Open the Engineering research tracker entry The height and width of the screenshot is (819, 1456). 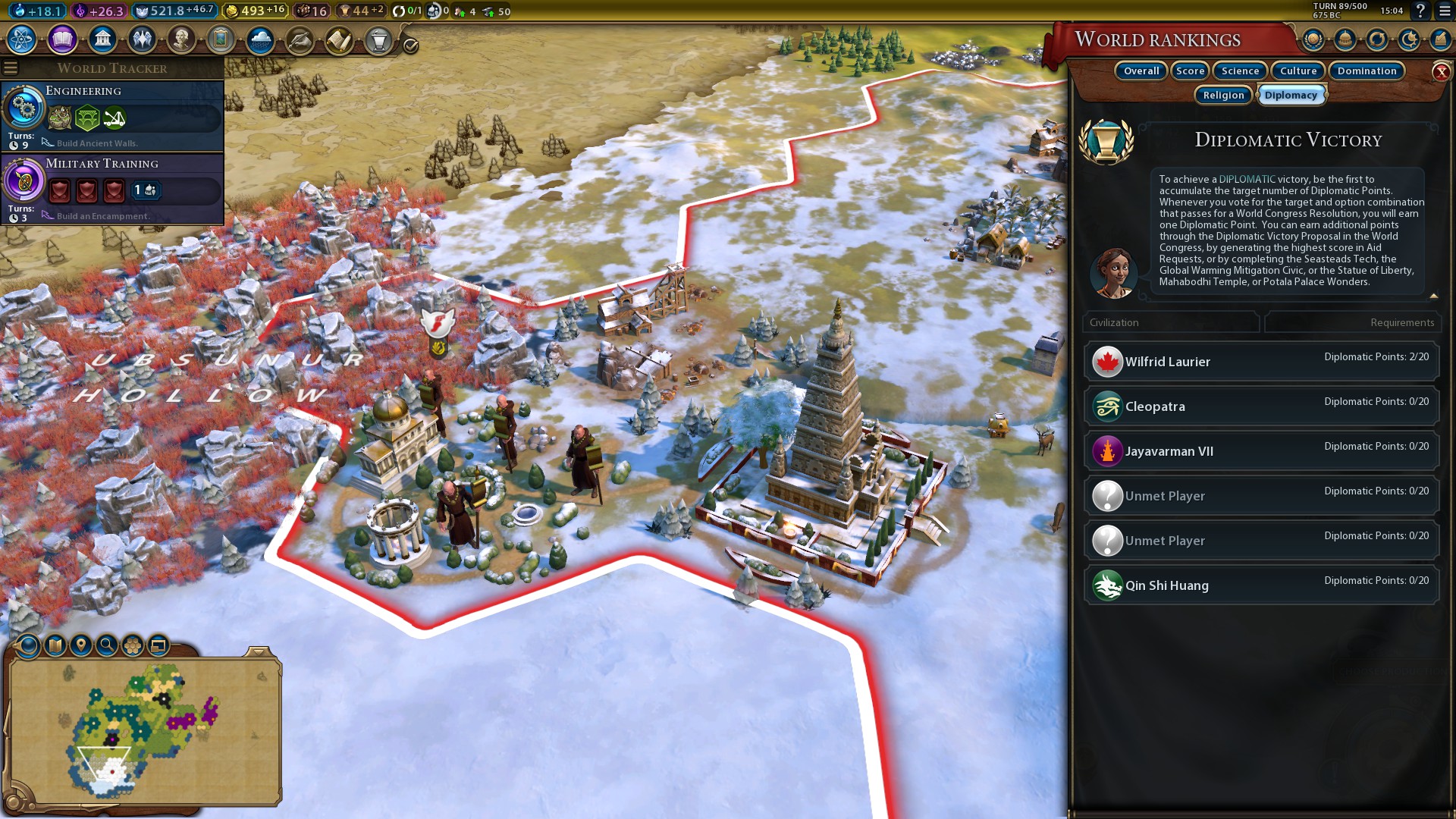112,114
